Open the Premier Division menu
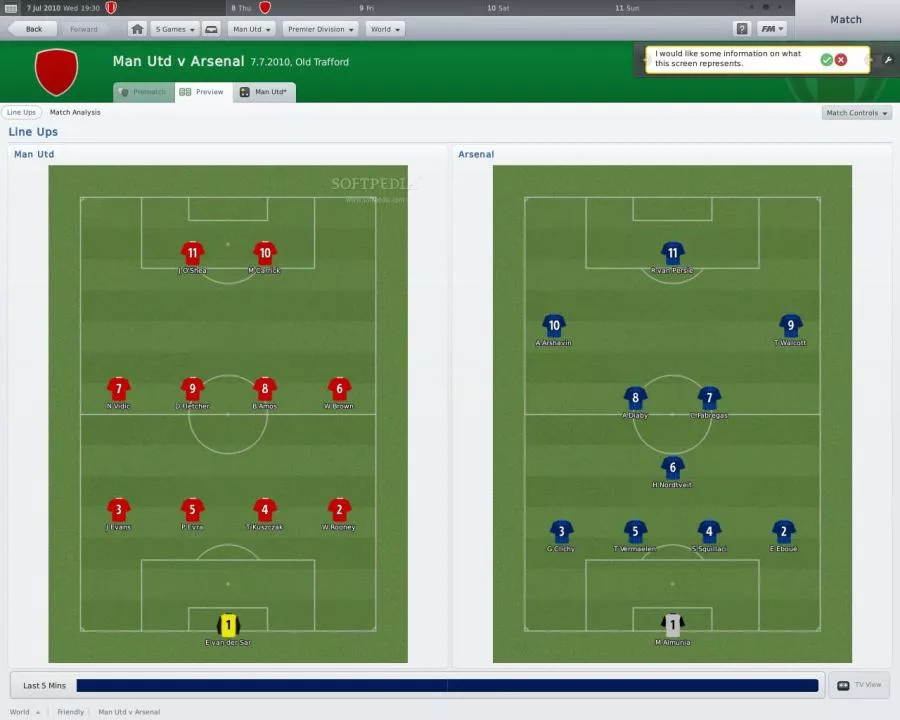Image resolution: width=900 pixels, height=720 pixels. tap(319, 29)
